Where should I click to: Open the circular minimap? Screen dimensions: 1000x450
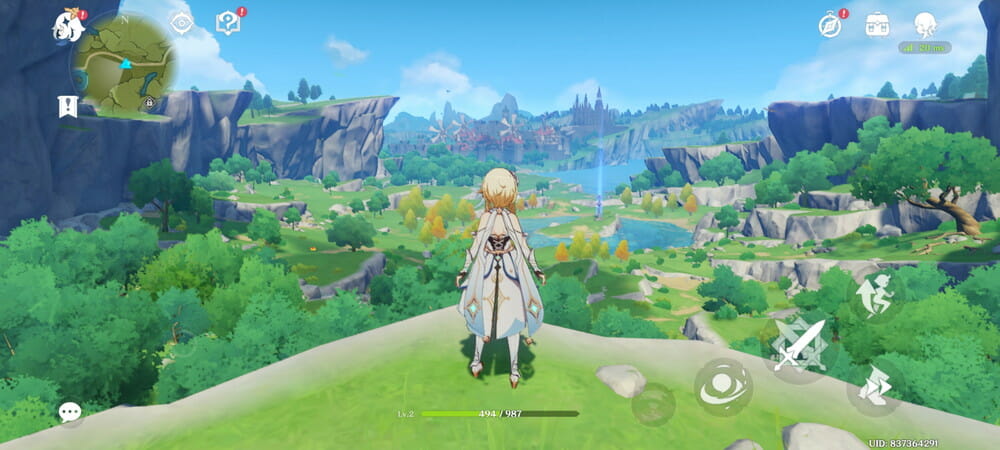click(x=125, y=64)
